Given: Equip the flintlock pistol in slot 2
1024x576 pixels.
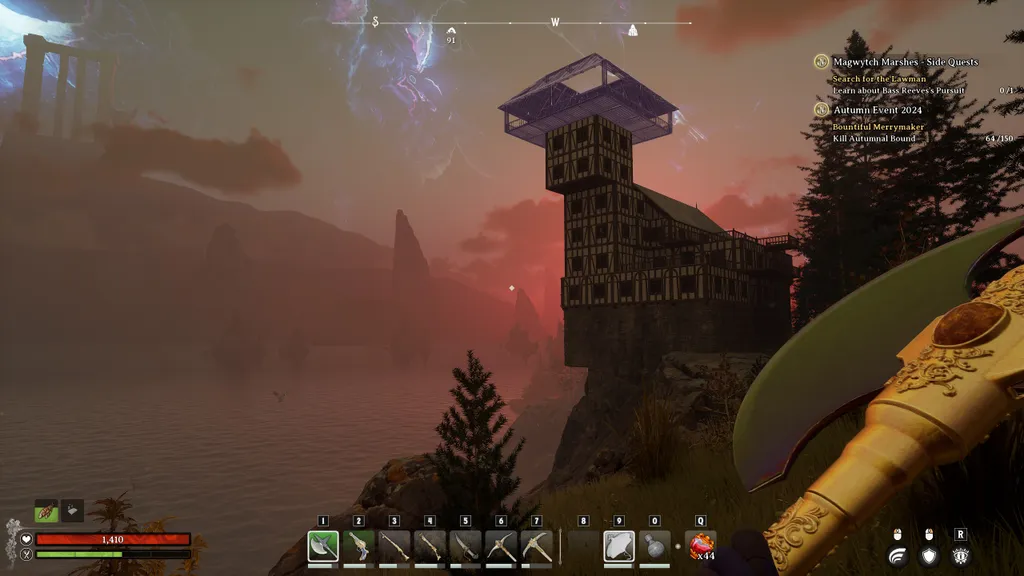Looking at the screenshot, I should pyautogui.click(x=358, y=546).
